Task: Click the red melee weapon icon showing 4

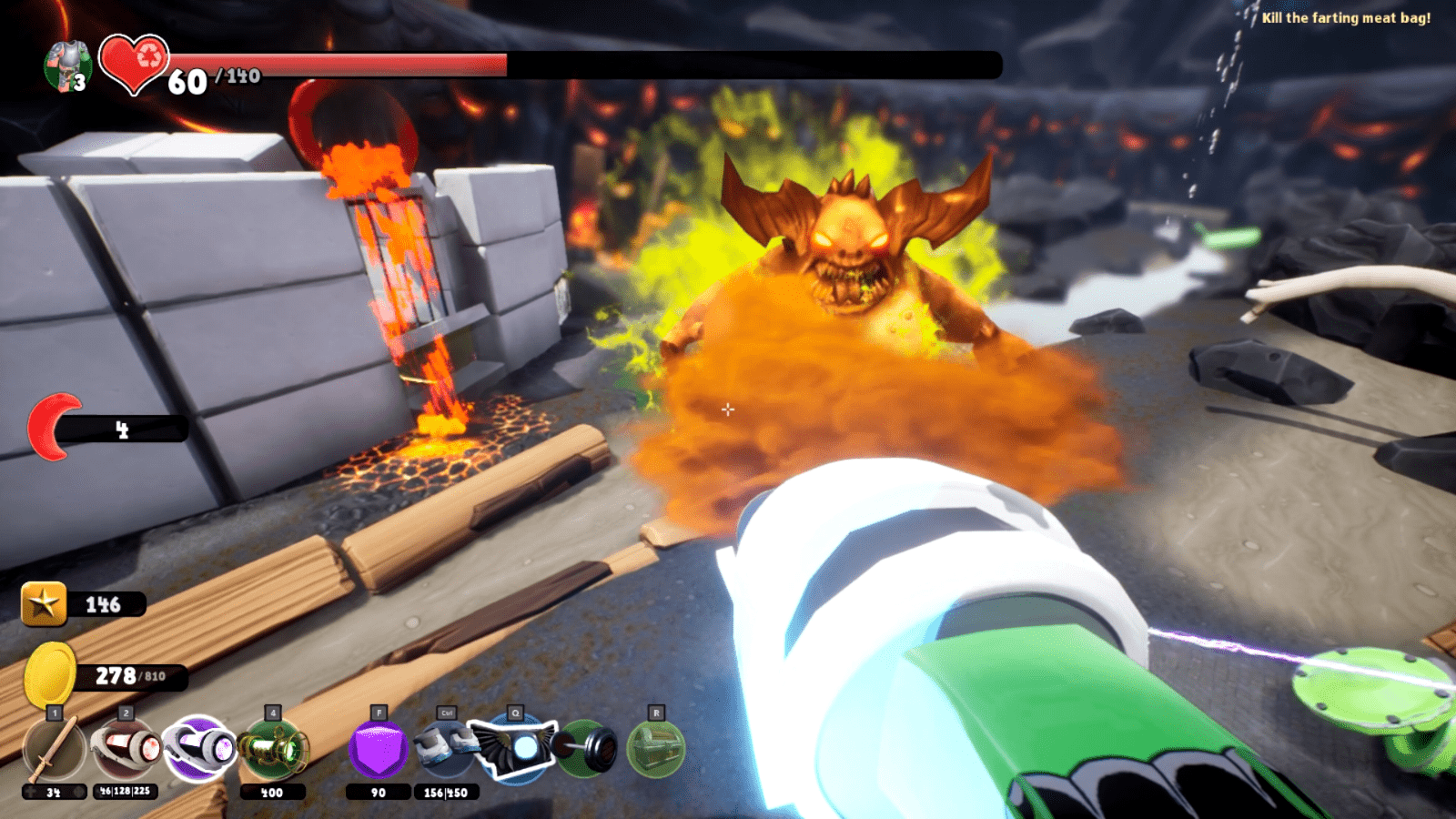Action: point(56,423)
